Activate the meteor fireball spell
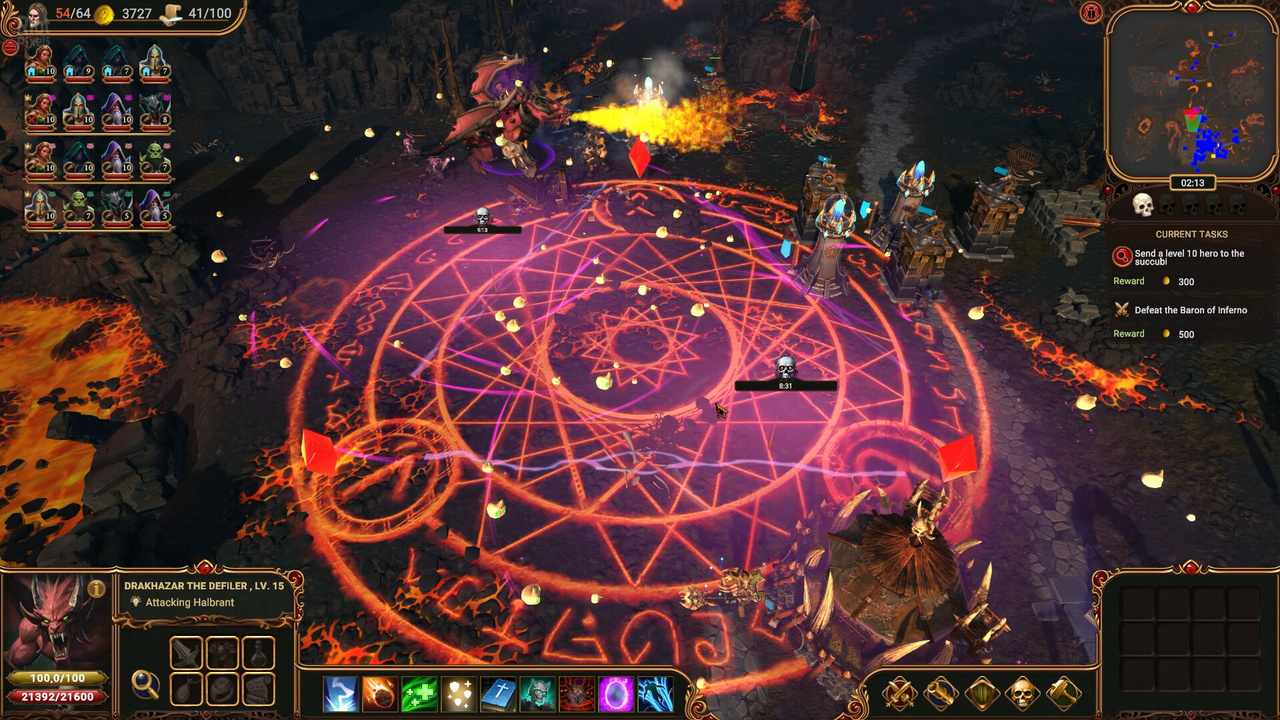1280x720 pixels. point(379,694)
